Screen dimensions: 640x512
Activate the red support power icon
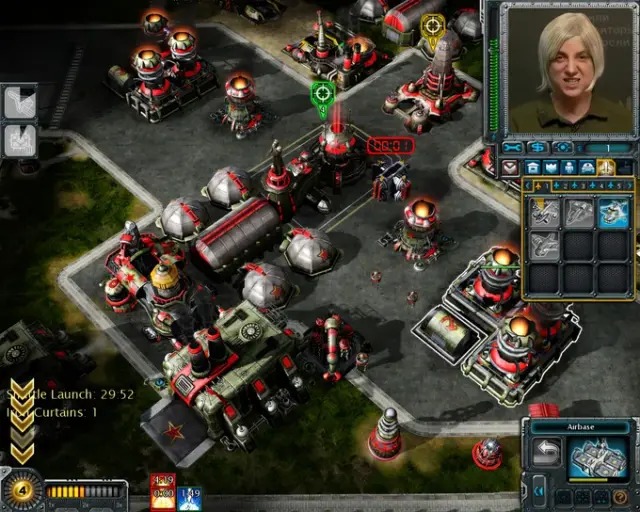click(x=163, y=491)
